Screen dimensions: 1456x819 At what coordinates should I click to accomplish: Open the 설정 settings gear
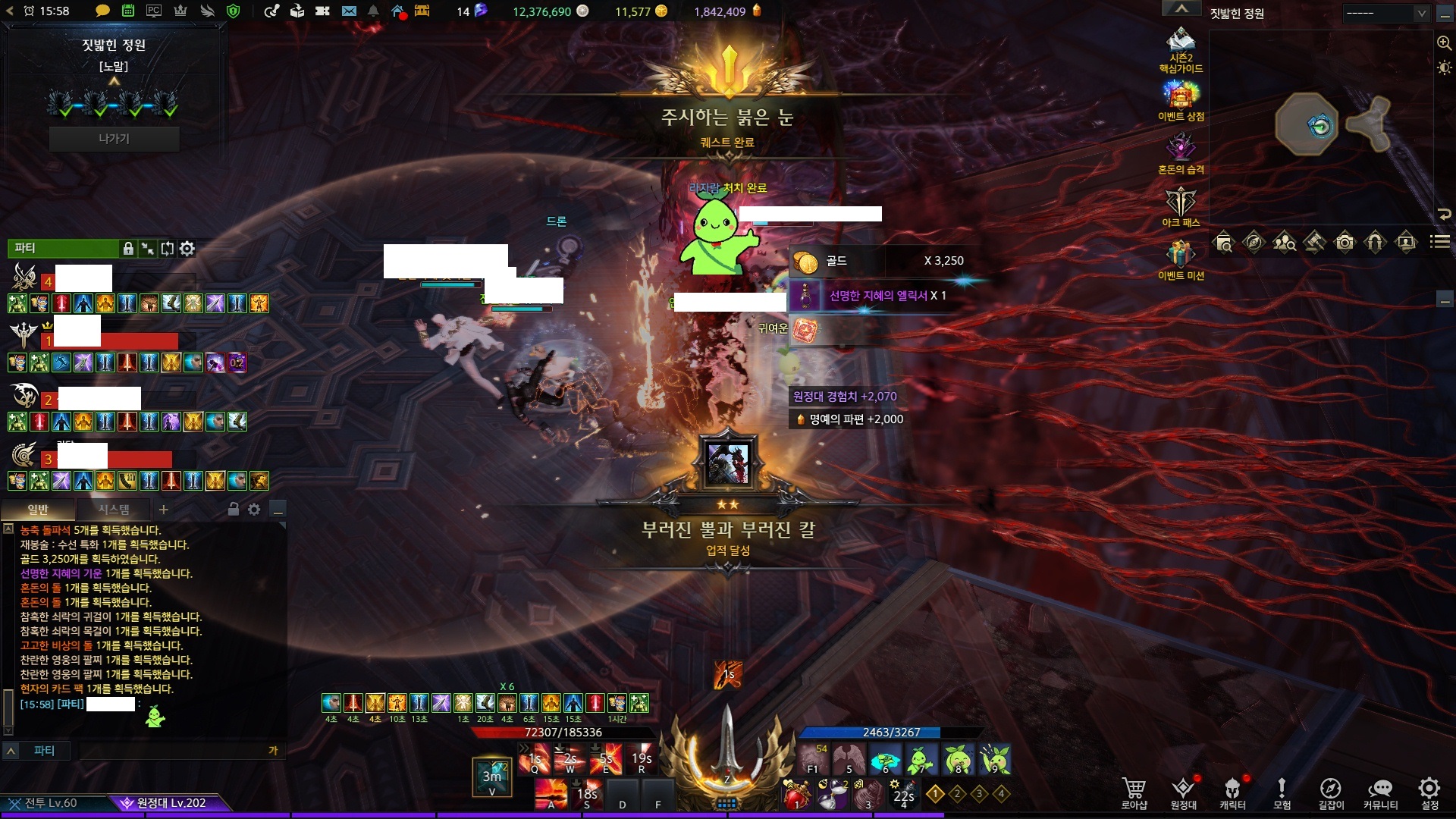(1429, 792)
